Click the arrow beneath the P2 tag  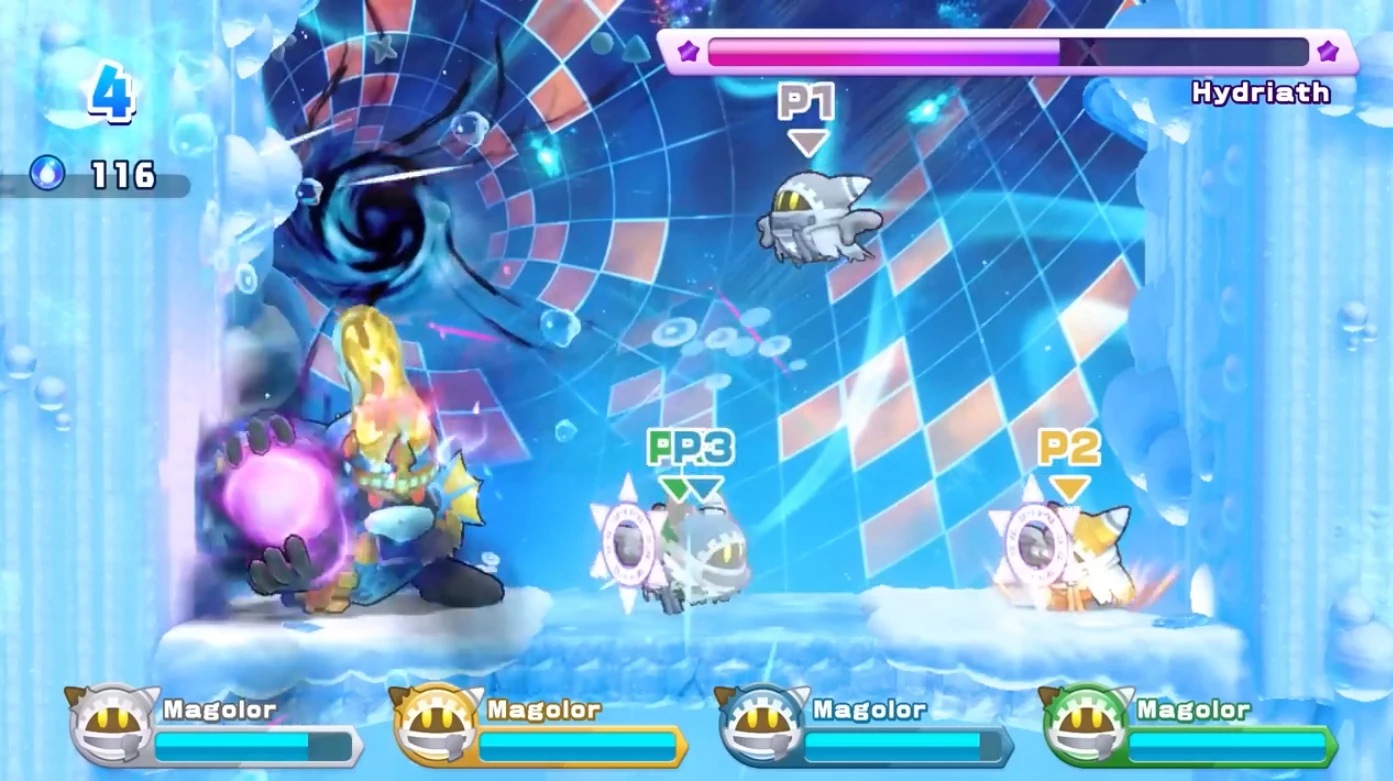coord(1072,487)
